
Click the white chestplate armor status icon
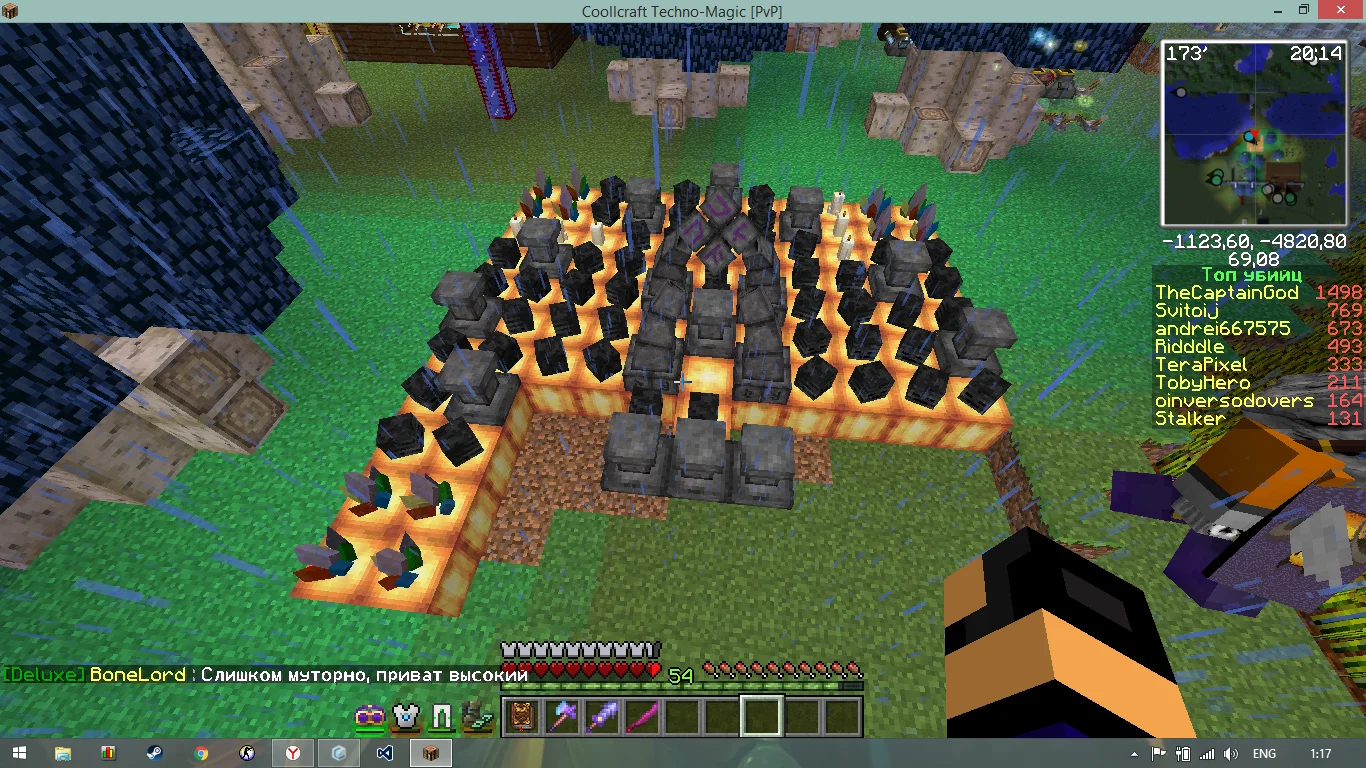[405, 717]
